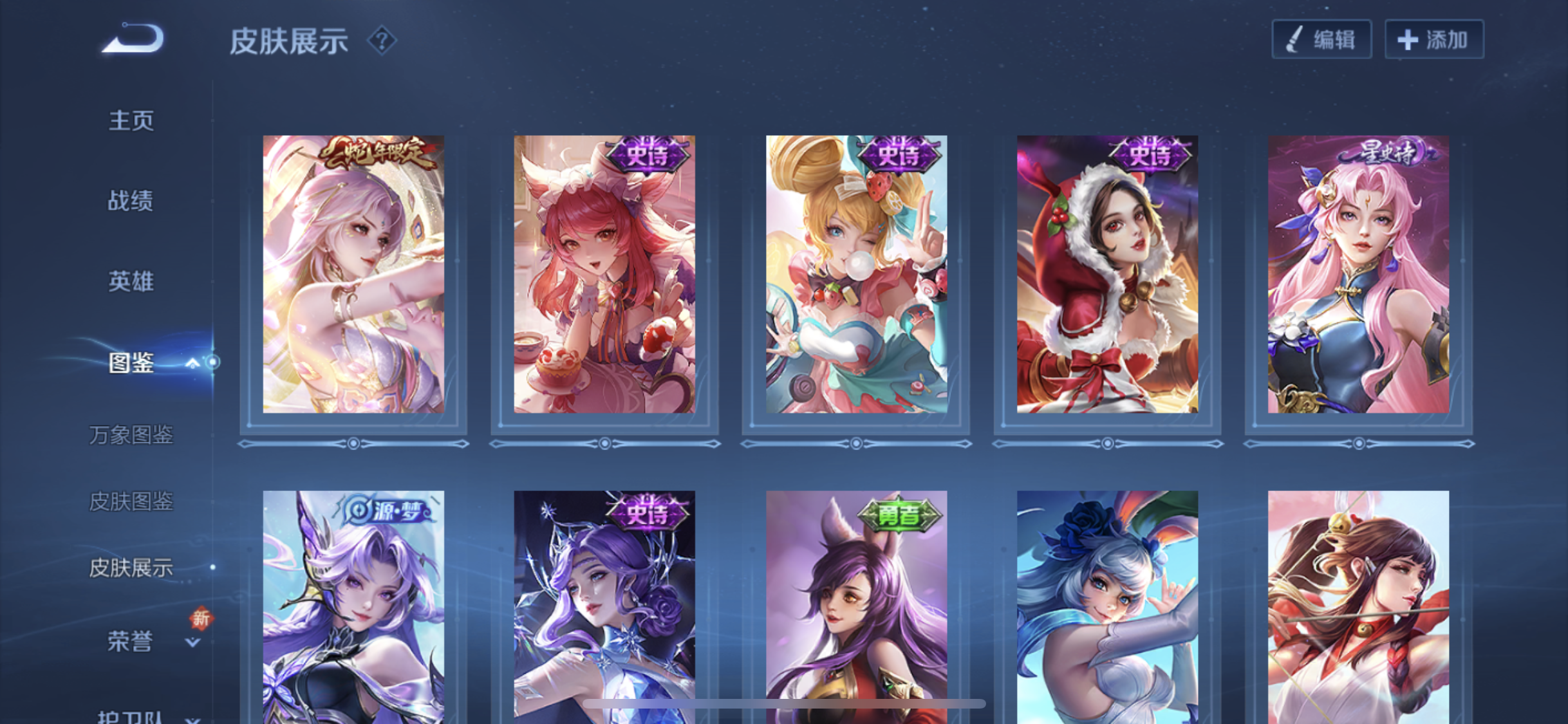
Task: Open 万象图鉴 submenu entry
Action: (x=131, y=435)
